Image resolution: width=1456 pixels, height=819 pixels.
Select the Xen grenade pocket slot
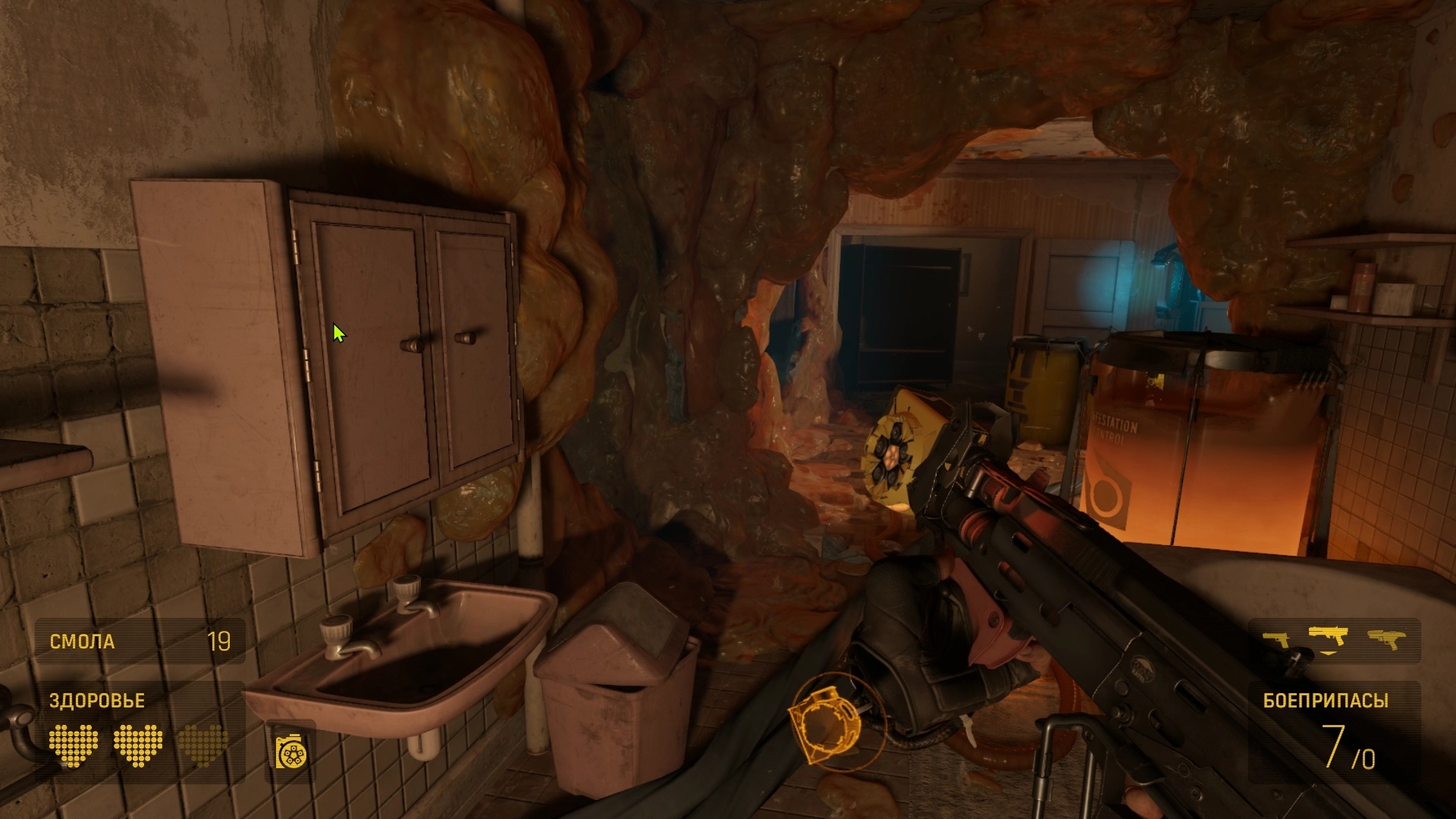(x=292, y=750)
